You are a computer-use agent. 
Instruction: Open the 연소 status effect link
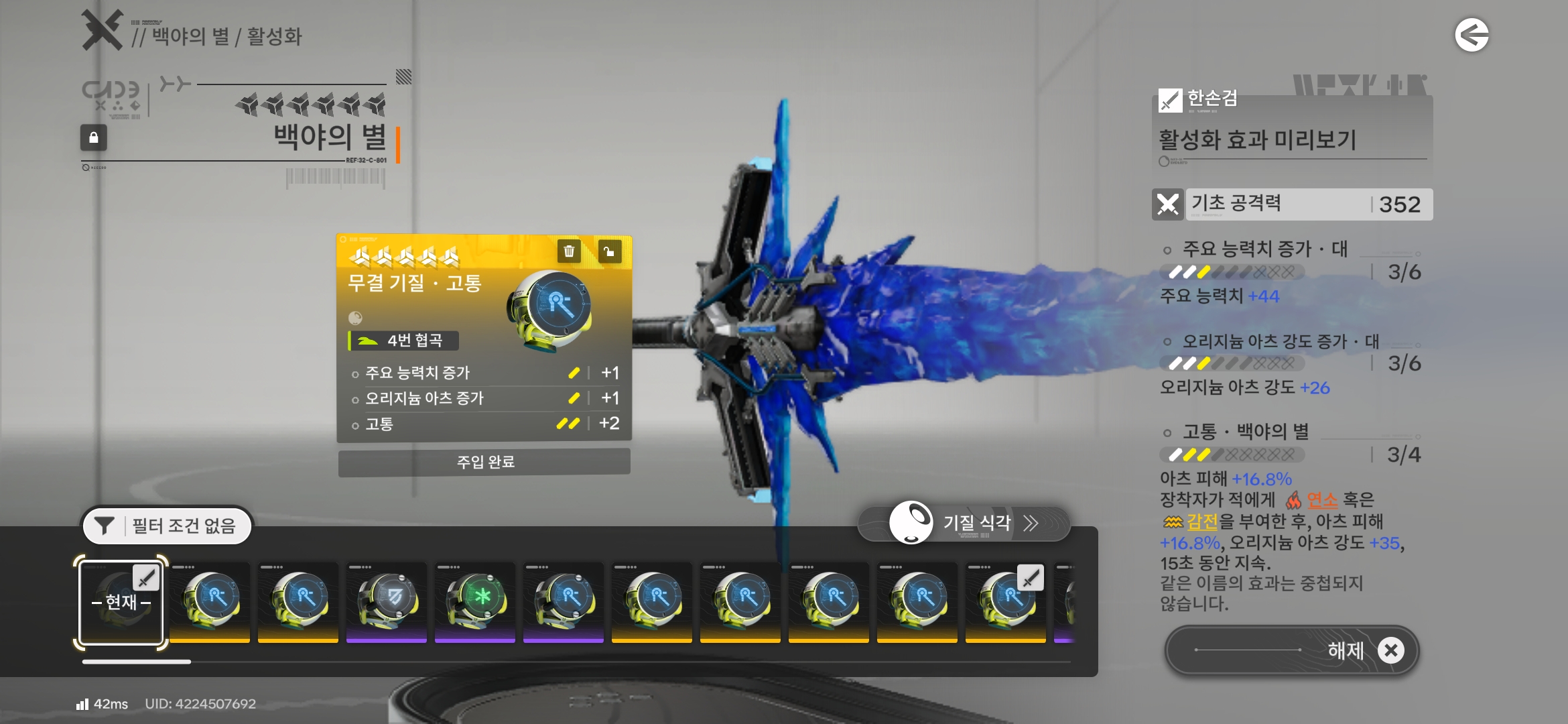(x=1321, y=499)
